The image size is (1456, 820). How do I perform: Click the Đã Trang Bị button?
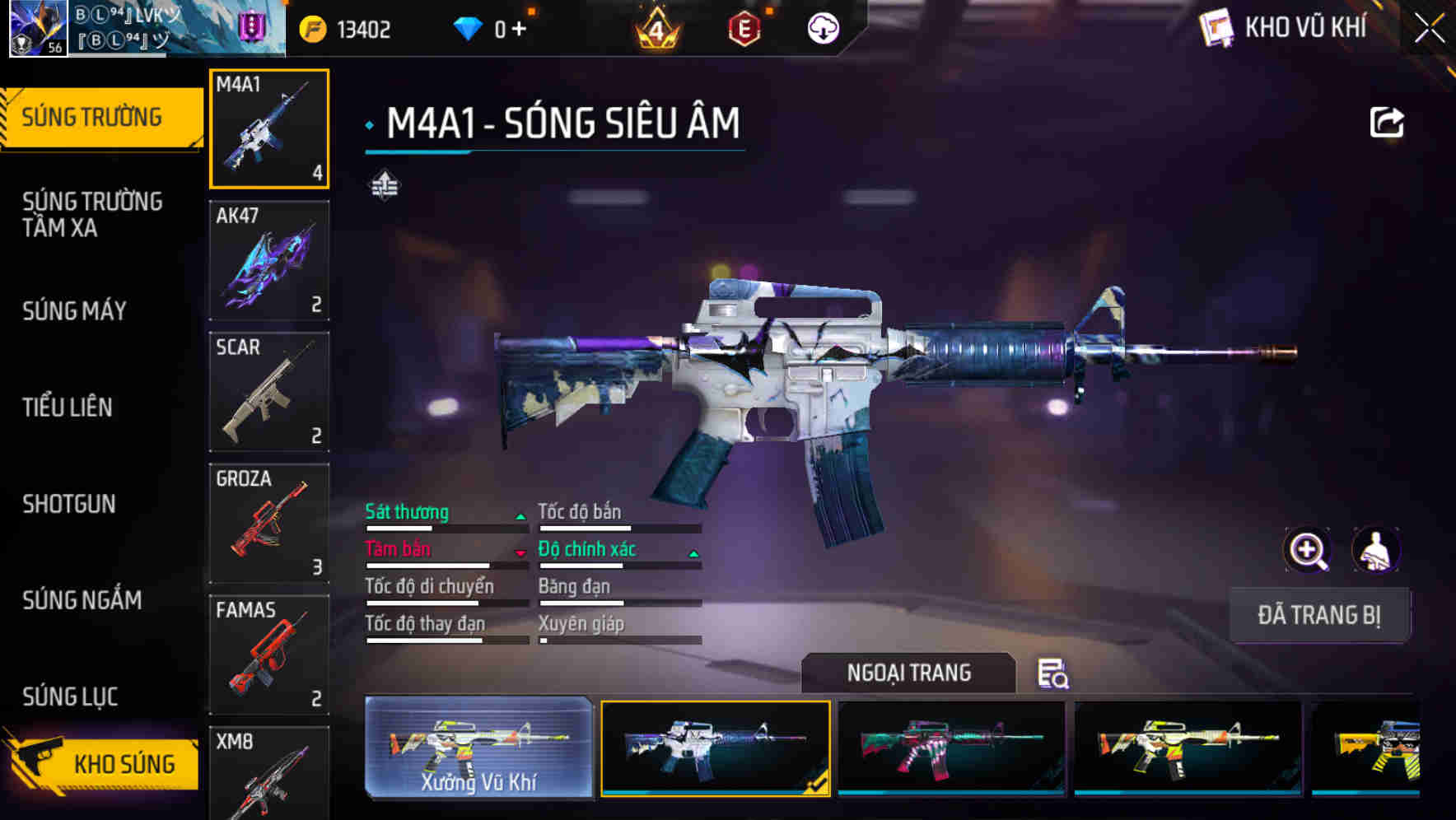point(1318,615)
